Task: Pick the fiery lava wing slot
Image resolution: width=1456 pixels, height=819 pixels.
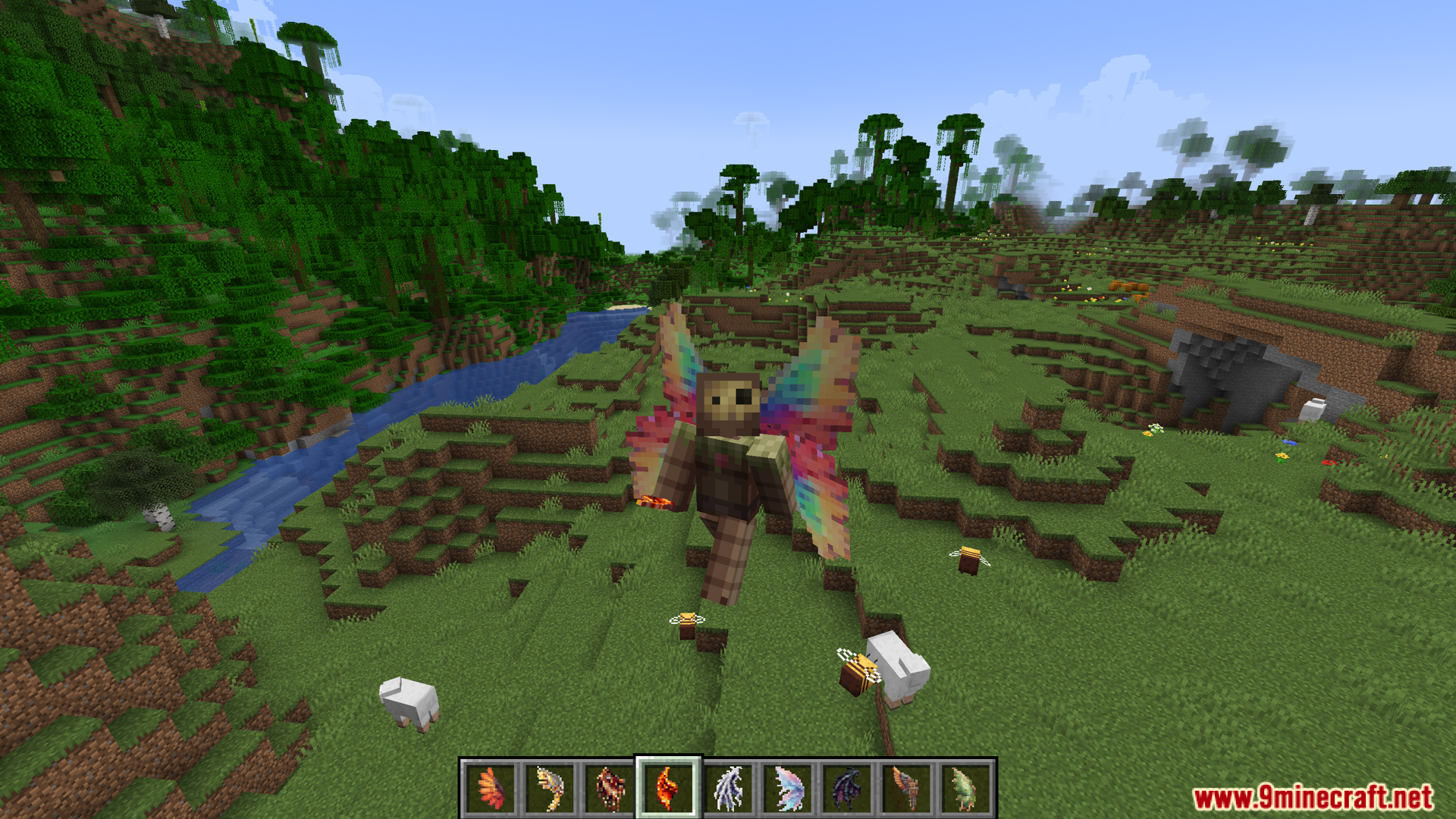Action: 668,789
